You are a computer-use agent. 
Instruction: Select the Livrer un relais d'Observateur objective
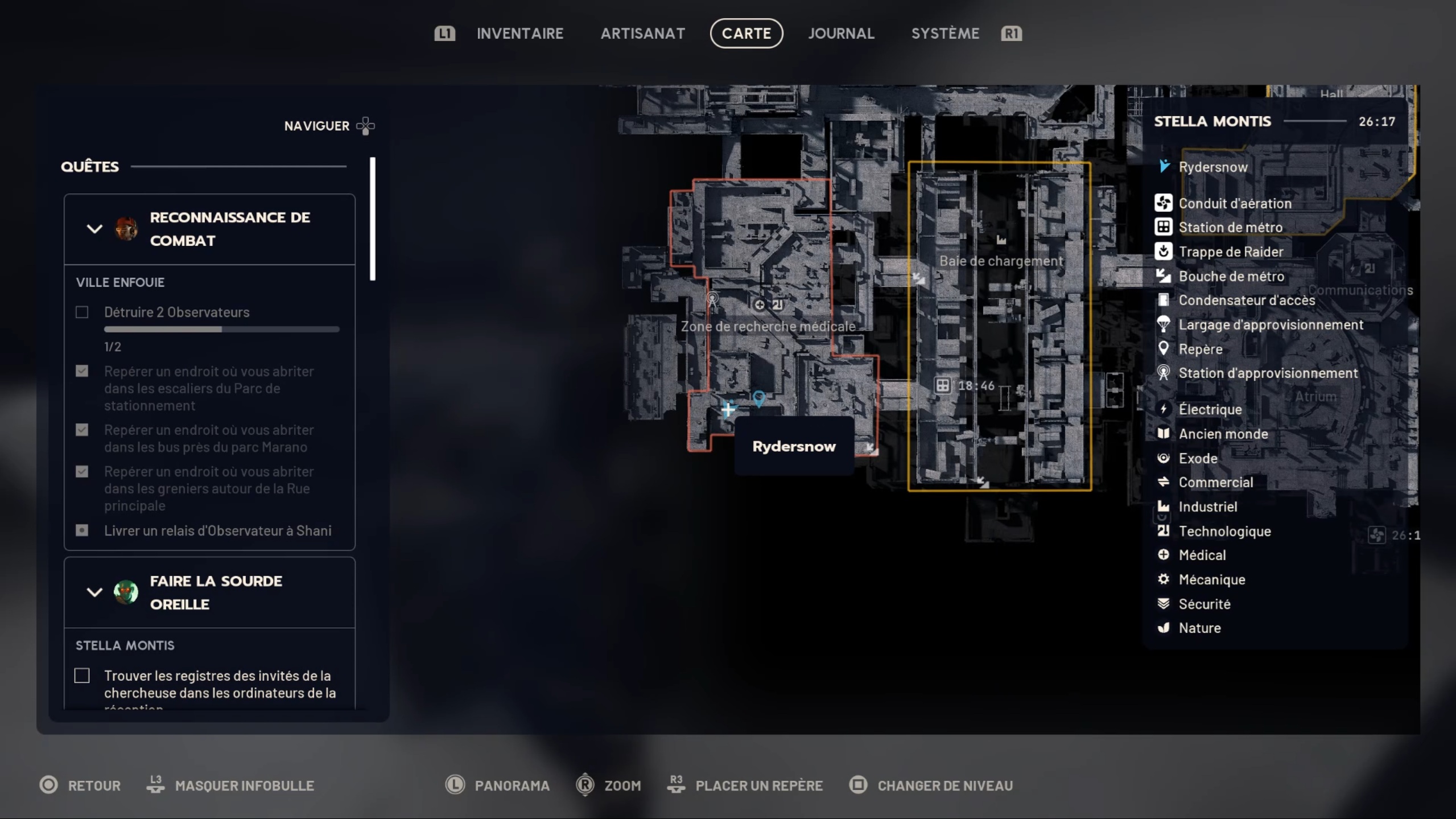(x=217, y=530)
